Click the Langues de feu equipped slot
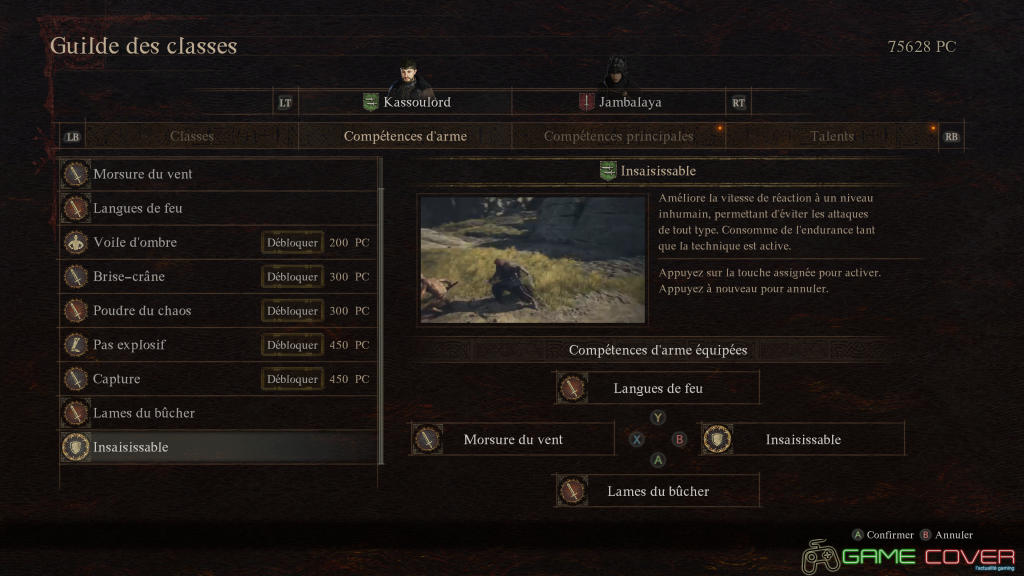This screenshot has height=576, width=1024. (657, 388)
